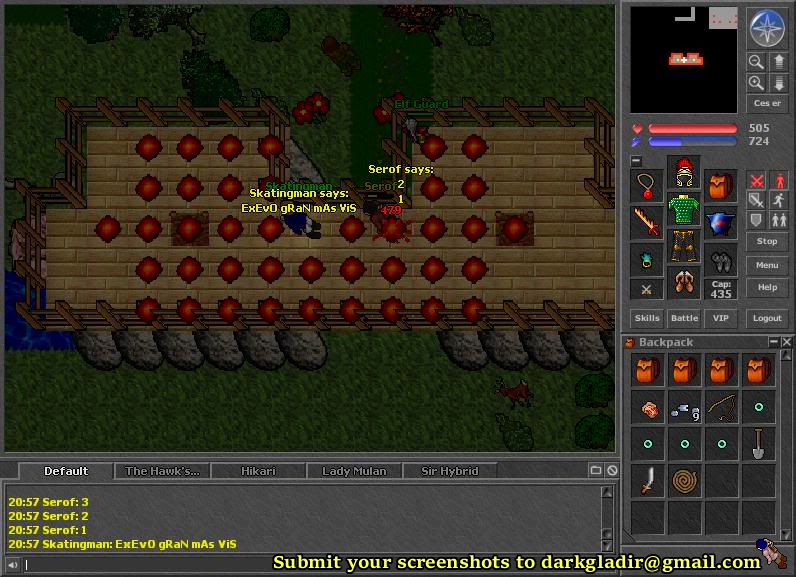This screenshot has width=796, height=577.
Task: Open the Battle list
Action: (x=684, y=318)
